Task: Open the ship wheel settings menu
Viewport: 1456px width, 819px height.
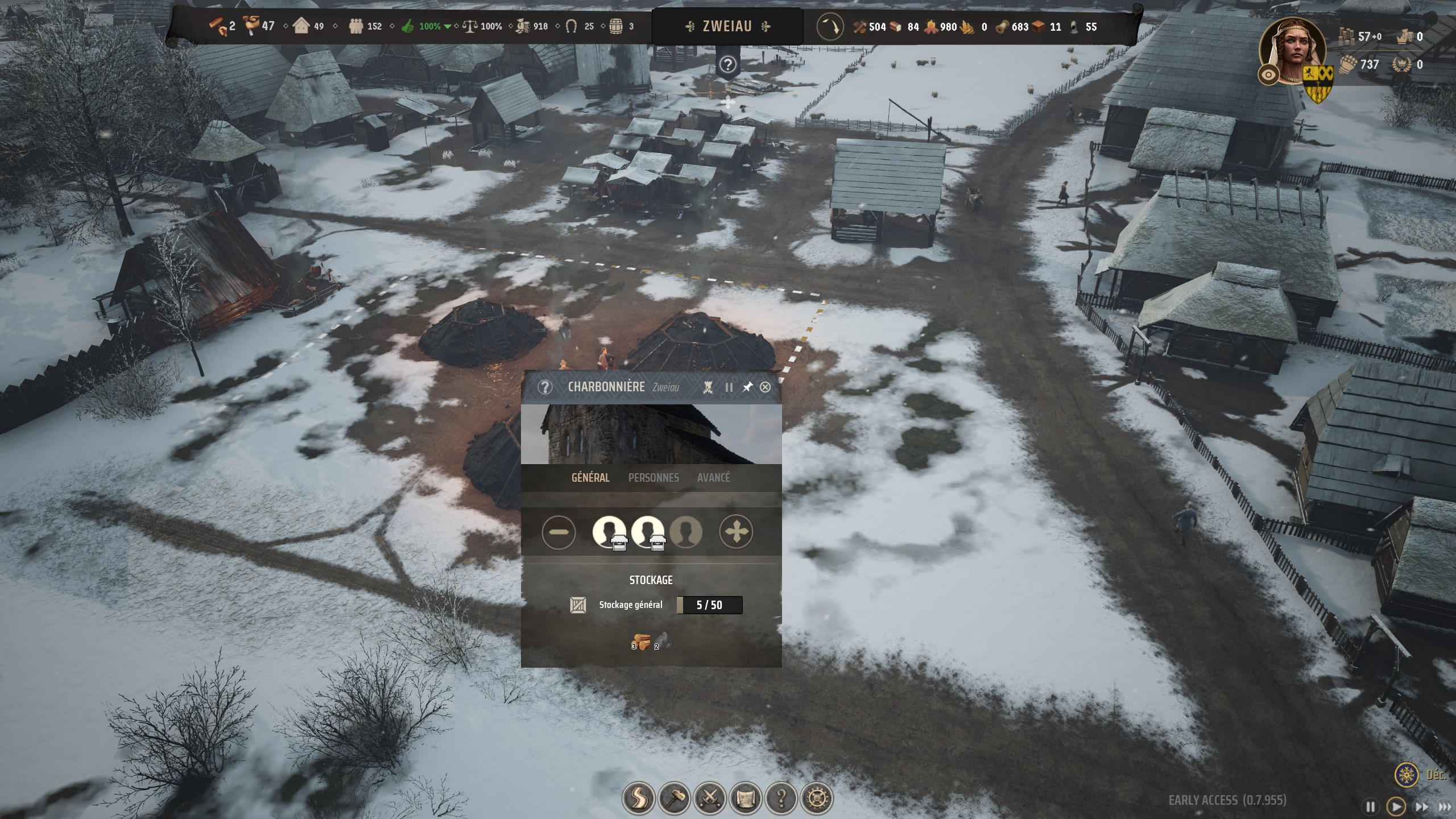Action: click(817, 799)
